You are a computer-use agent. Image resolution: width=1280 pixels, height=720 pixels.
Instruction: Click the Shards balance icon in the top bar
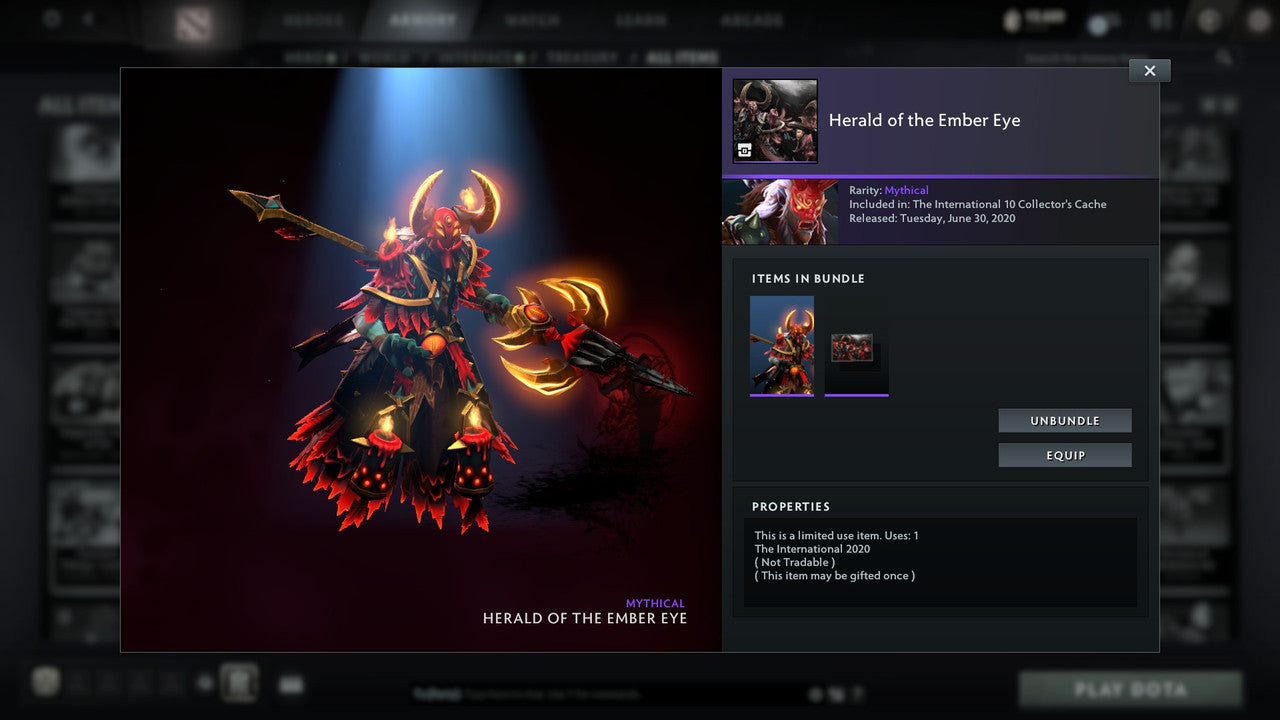click(1010, 19)
